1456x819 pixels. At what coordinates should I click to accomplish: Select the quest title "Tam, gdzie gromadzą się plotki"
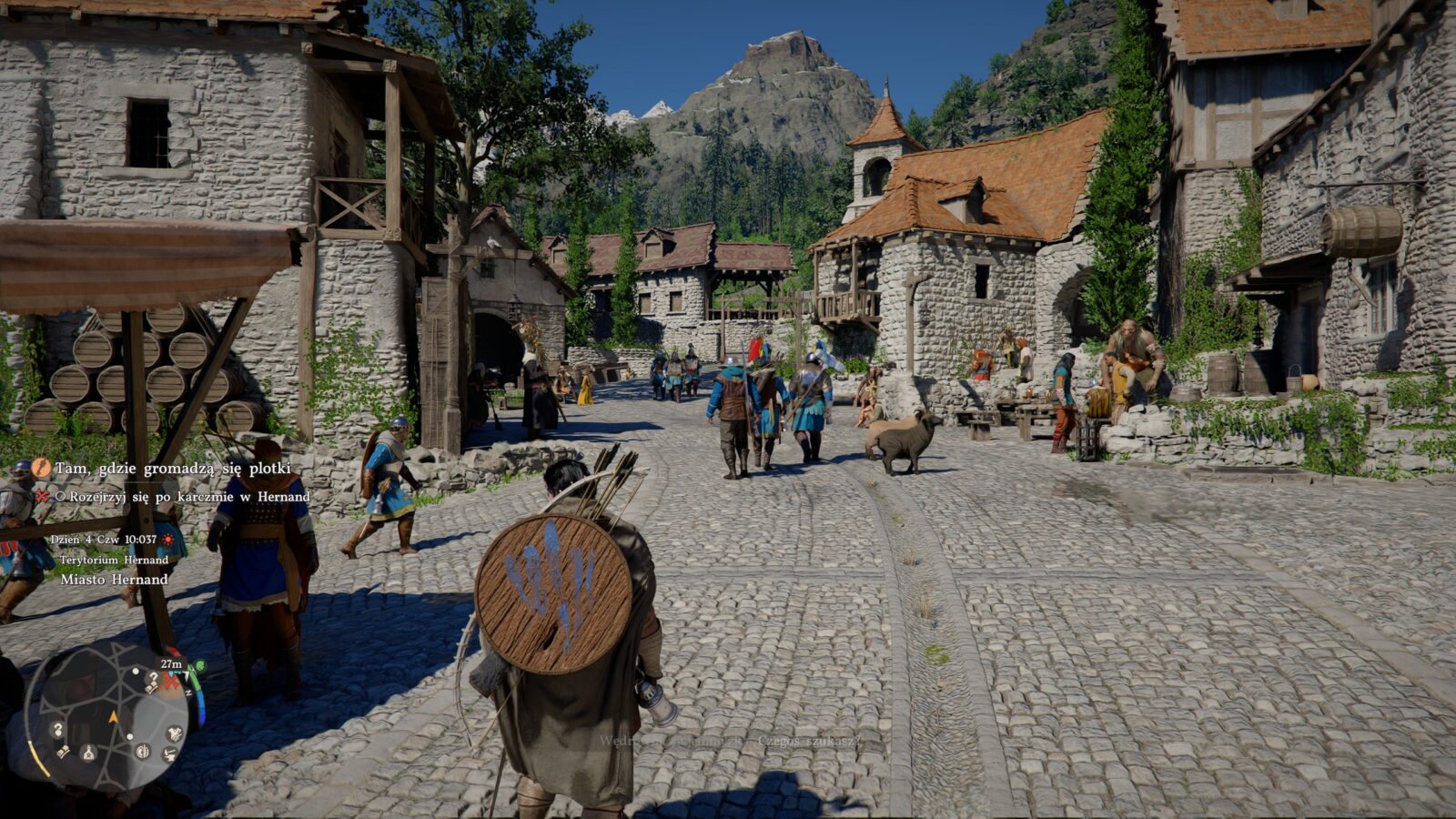(172, 469)
